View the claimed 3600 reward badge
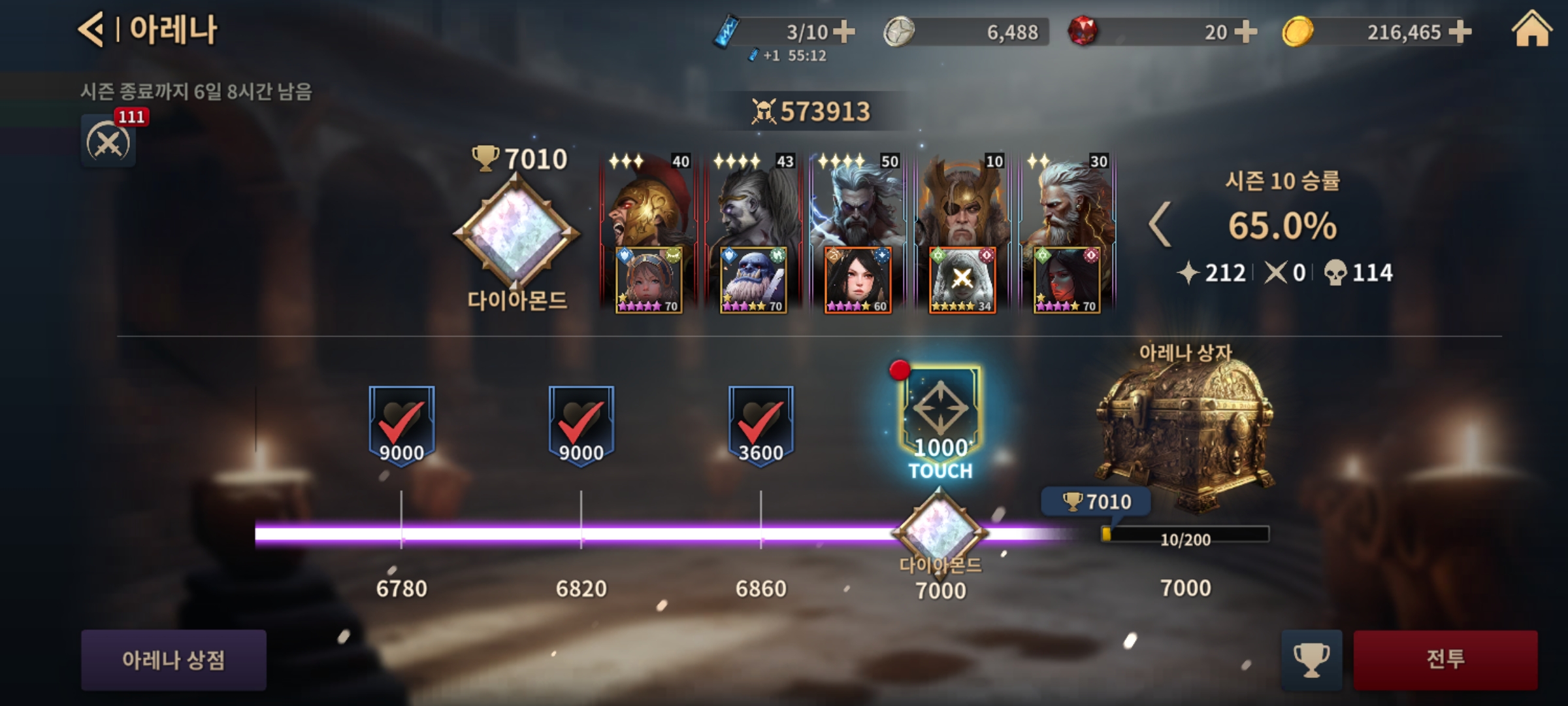Image resolution: width=1568 pixels, height=706 pixels. tap(760, 425)
